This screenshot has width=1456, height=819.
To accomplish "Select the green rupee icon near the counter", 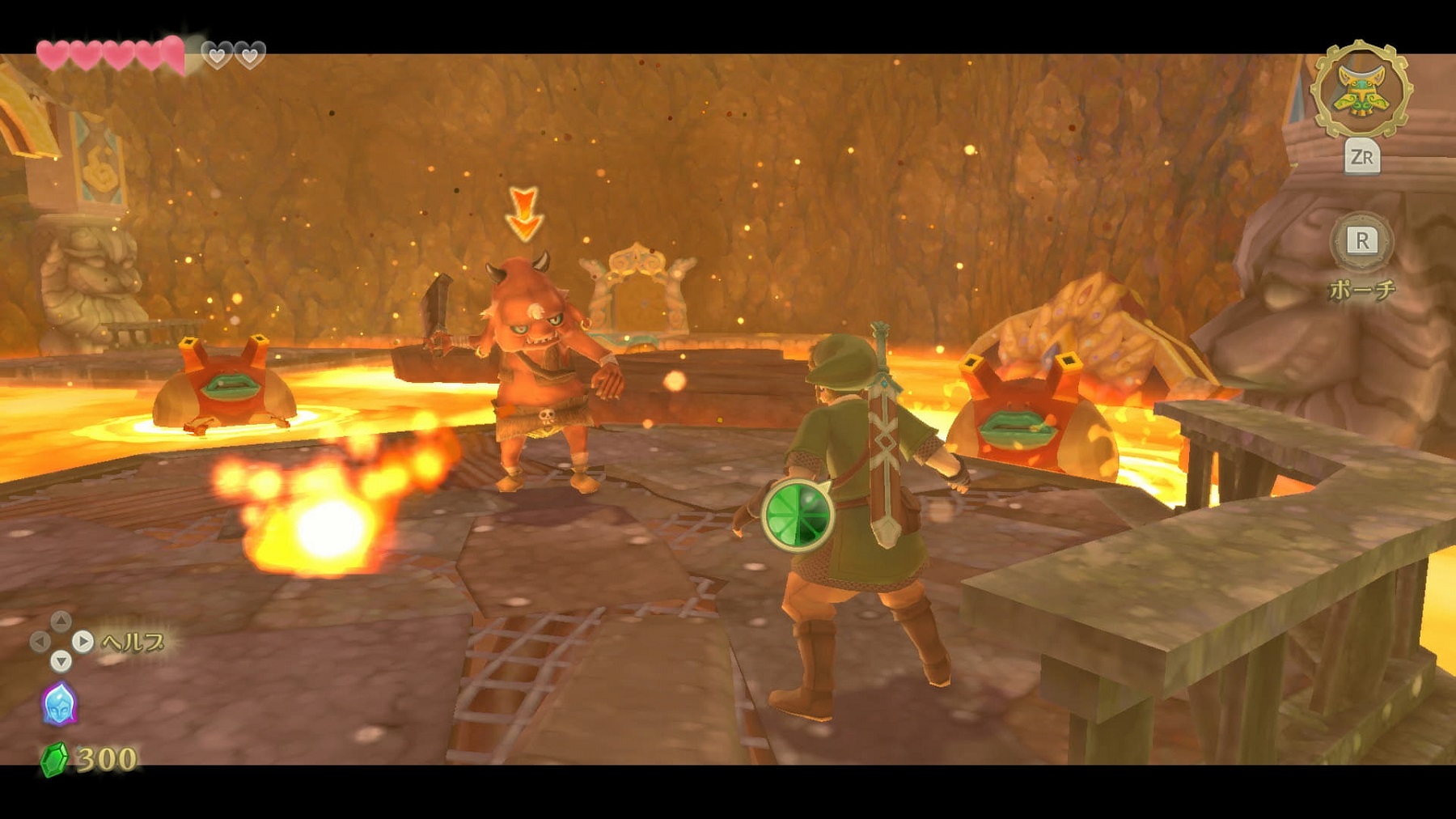I will point(55,759).
